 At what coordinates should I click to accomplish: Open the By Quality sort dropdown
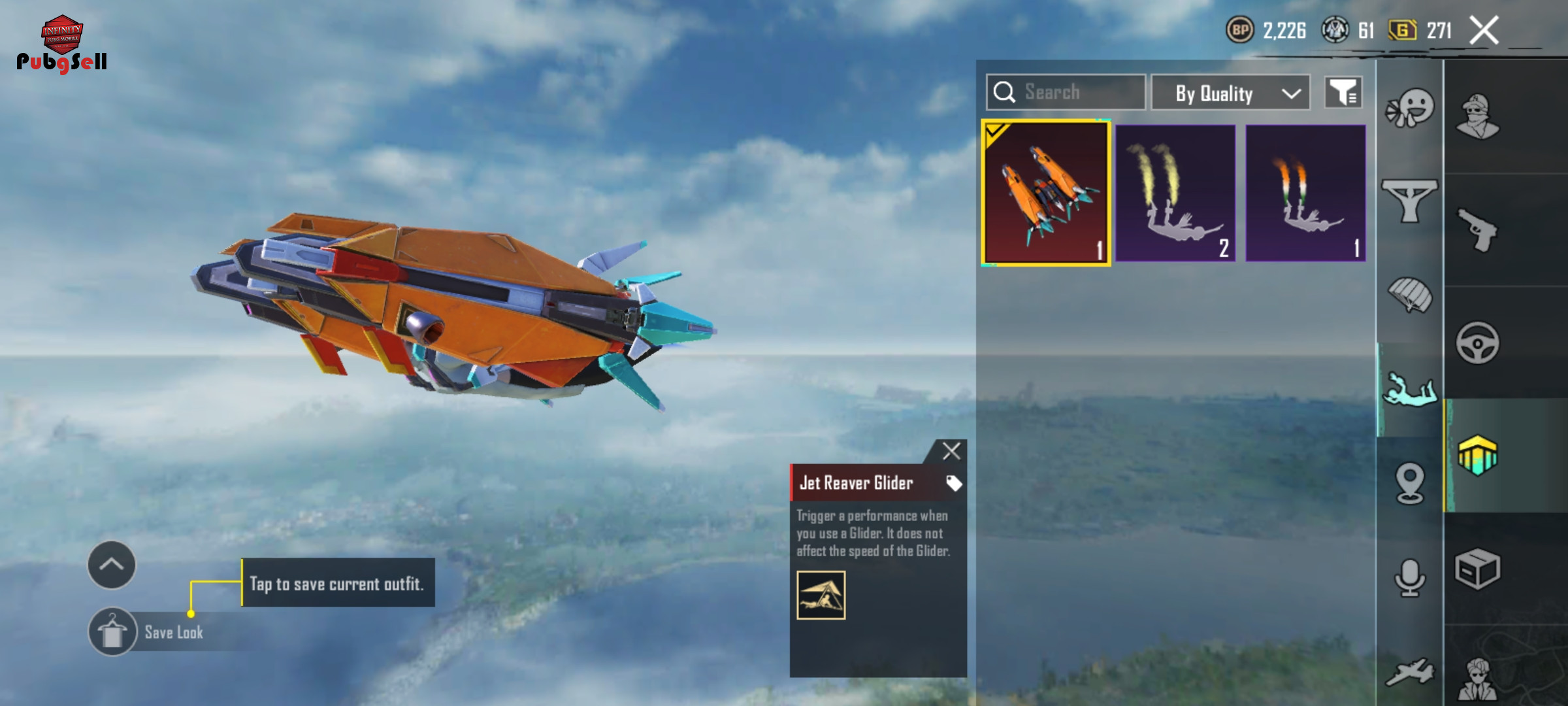pos(1230,93)
